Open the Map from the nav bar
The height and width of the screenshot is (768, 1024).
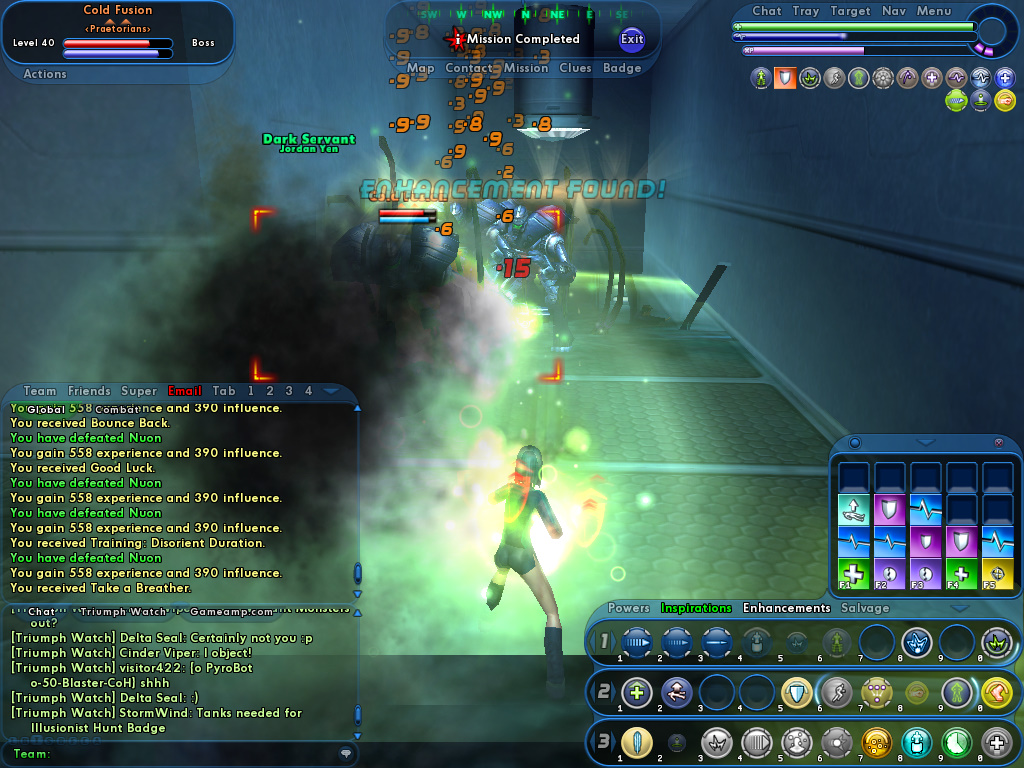coord(420,68)
